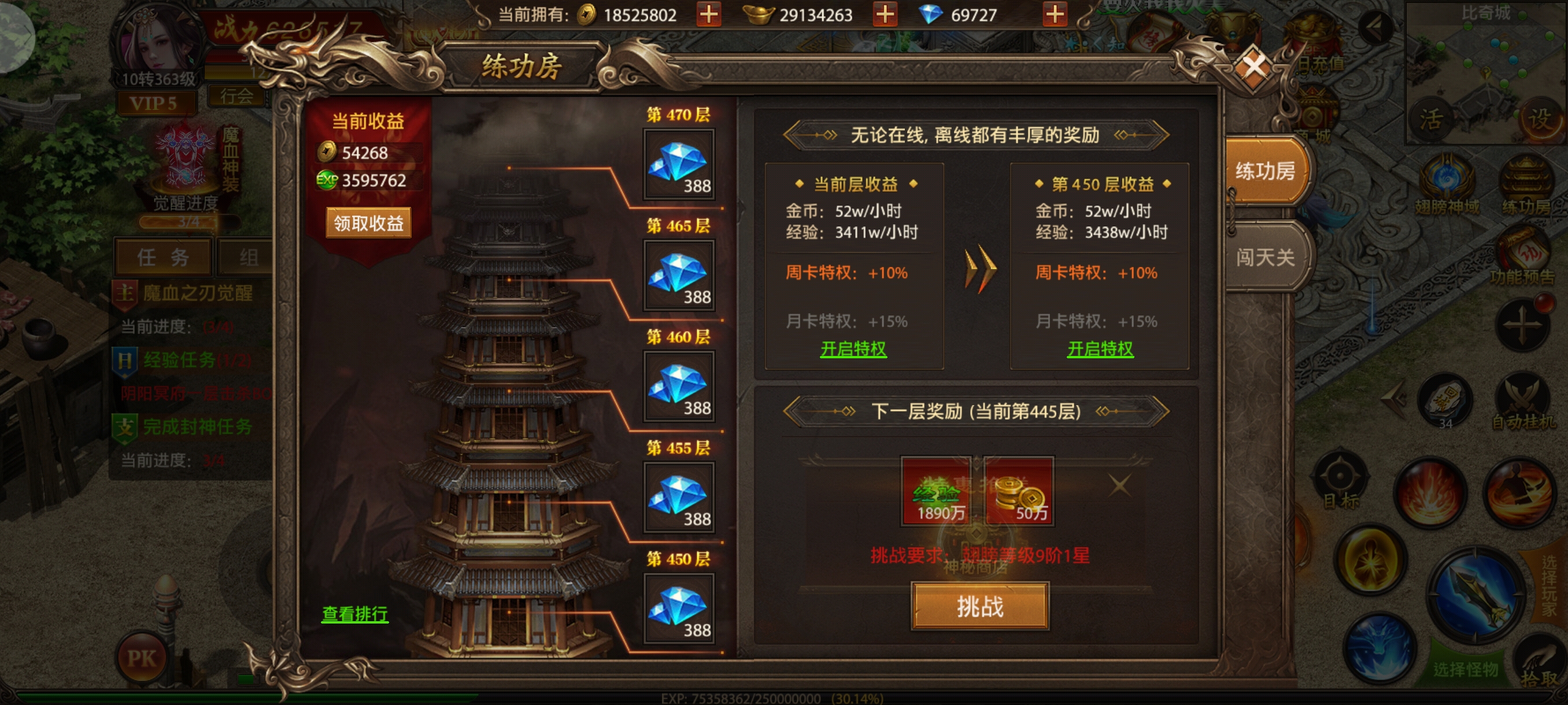1568x705 pixels.
Task: Close the 练功房 window
Action: (x=1255, y=66)
